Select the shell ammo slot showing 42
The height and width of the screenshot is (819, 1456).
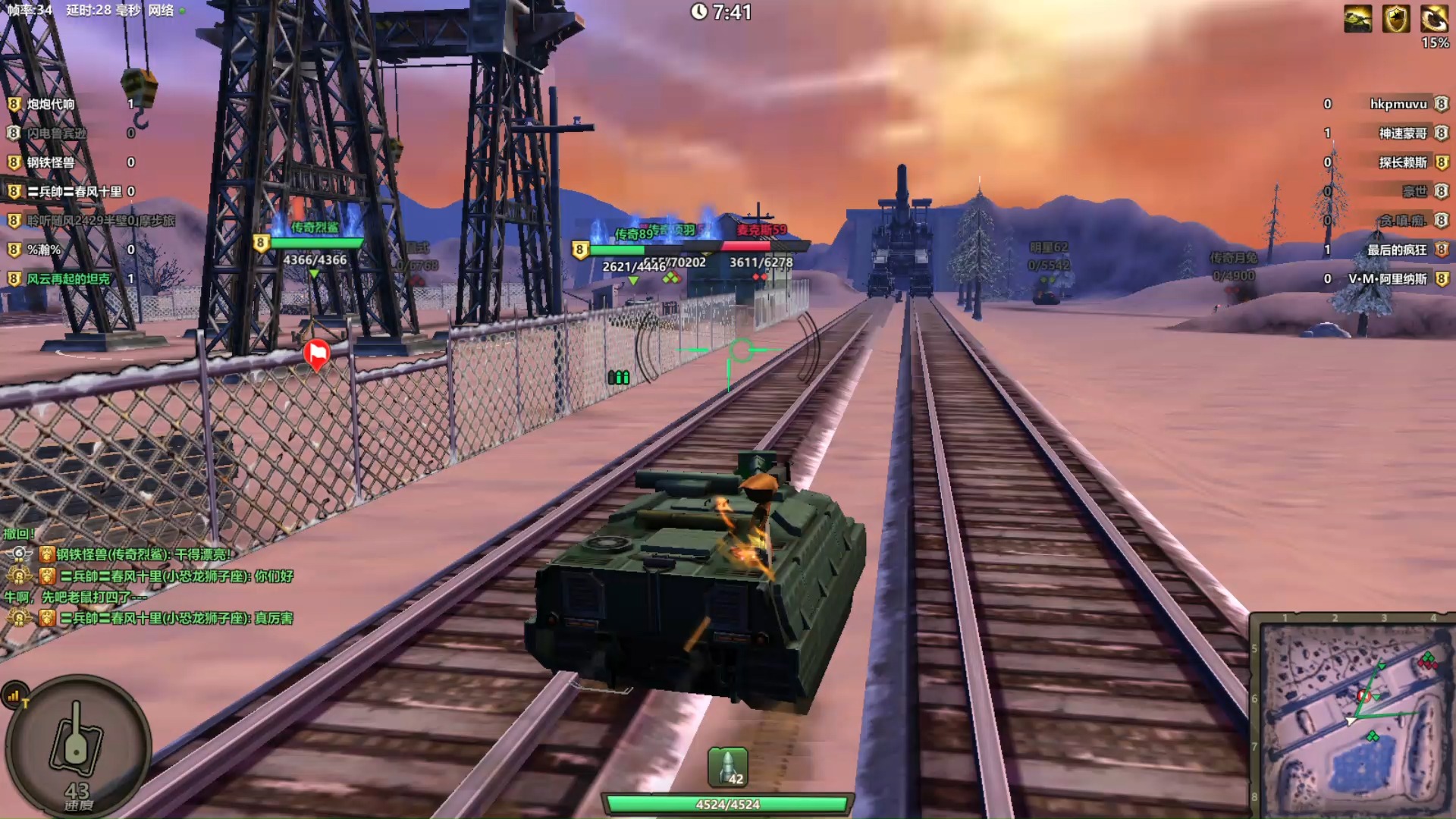(x=728, y=767)
